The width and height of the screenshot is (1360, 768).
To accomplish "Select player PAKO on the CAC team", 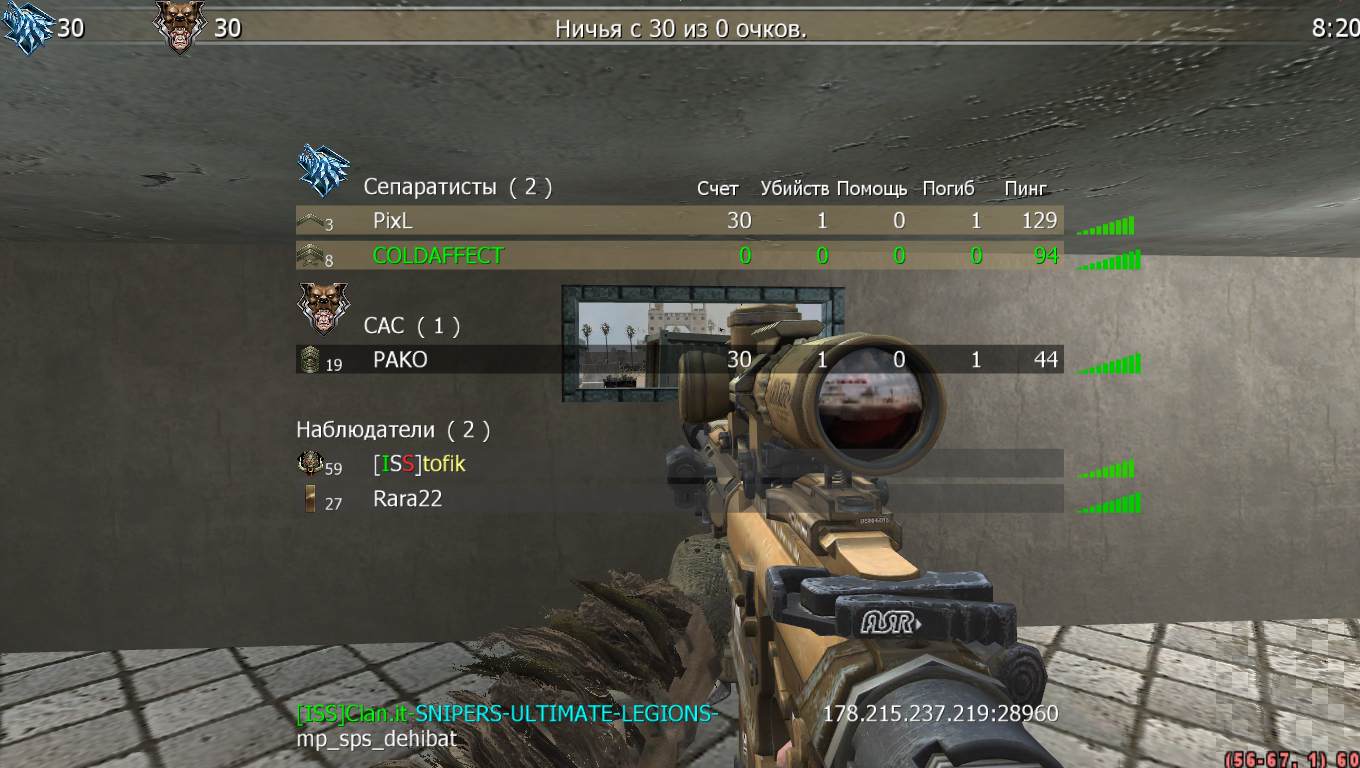I will click(x=400, y=360).
